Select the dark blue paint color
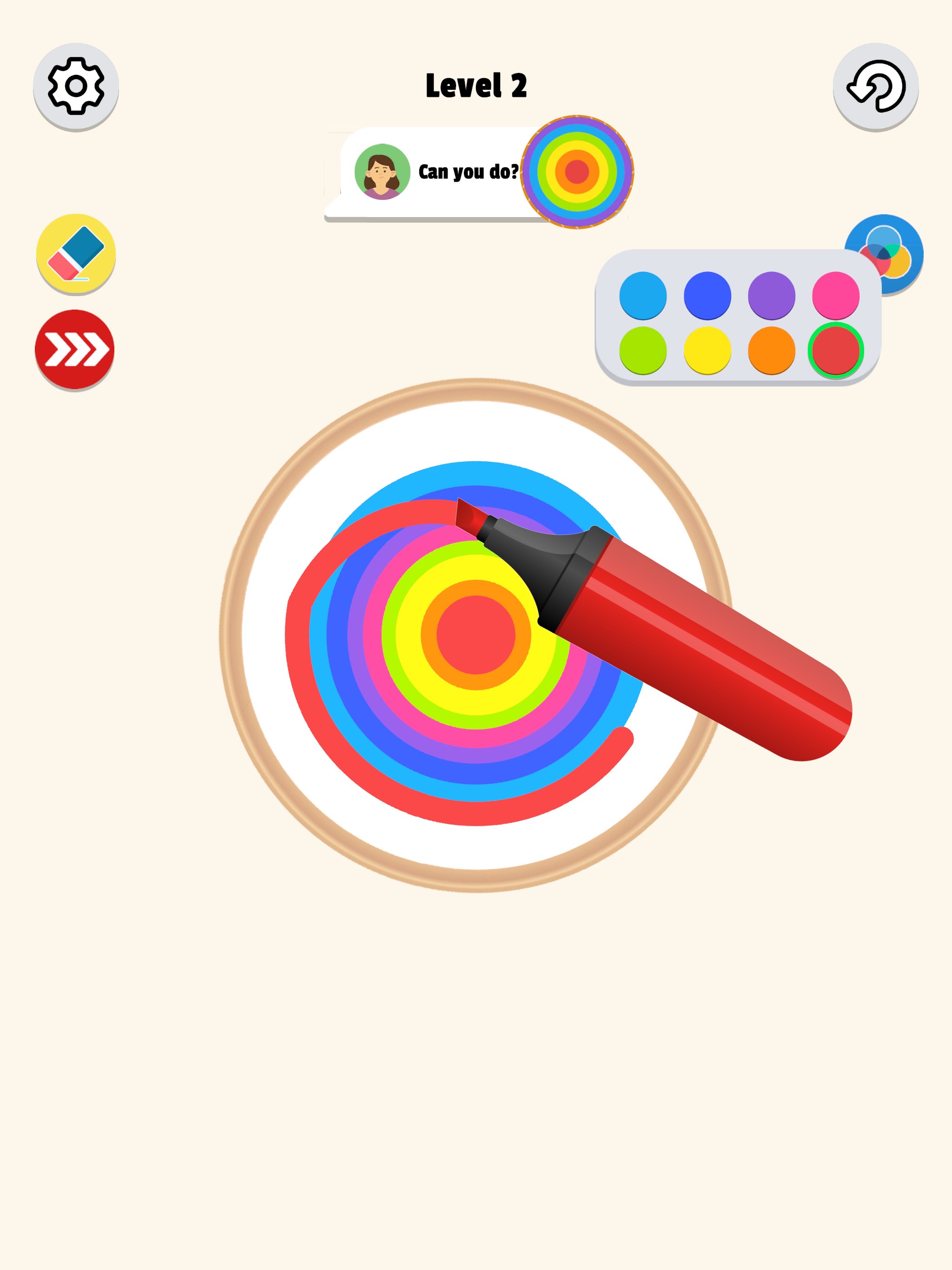The image size is (952, 1270). coord(707,295)
